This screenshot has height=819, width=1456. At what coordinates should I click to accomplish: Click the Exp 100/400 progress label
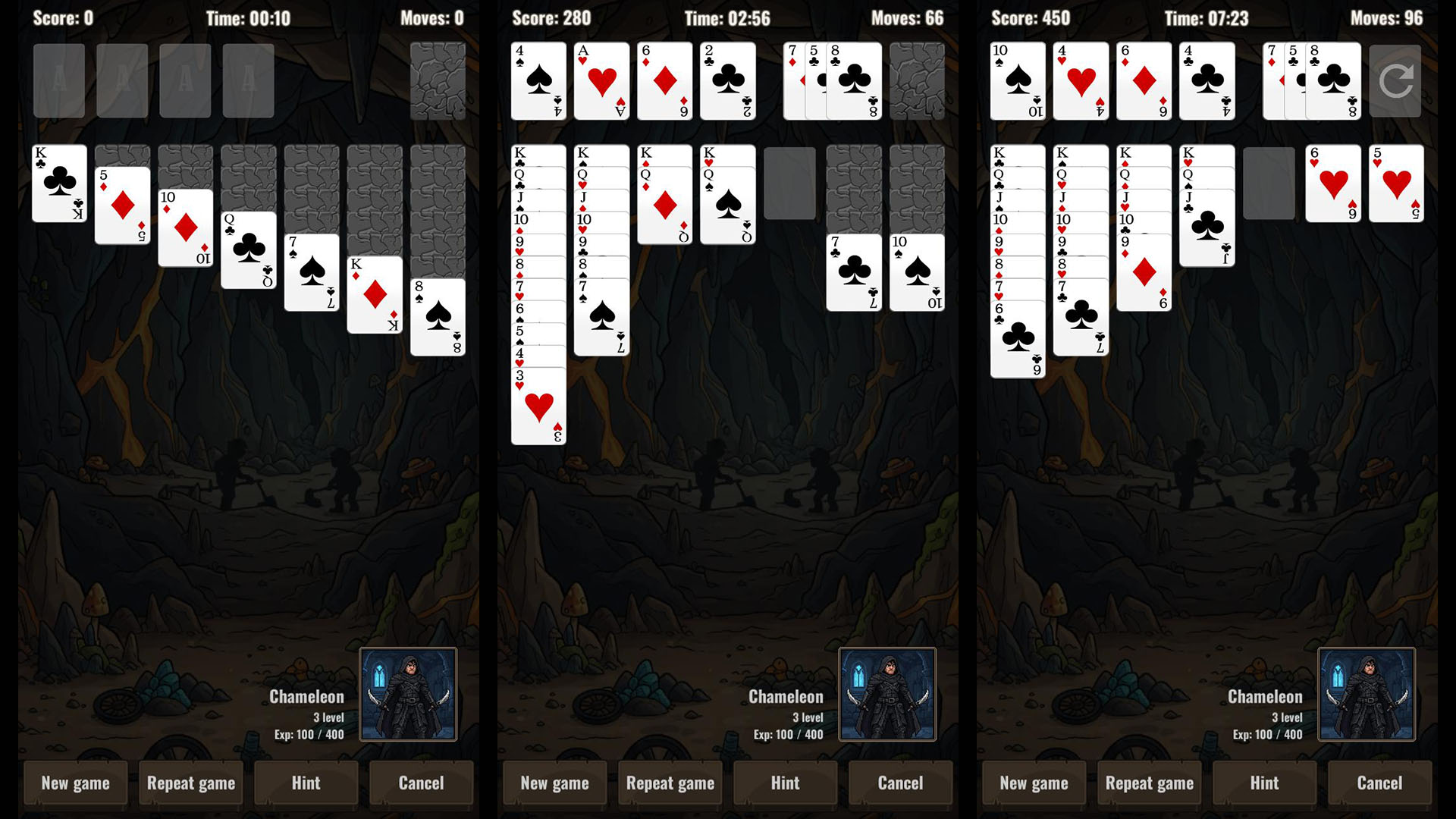pyautogui.click(x=310, y=734)
